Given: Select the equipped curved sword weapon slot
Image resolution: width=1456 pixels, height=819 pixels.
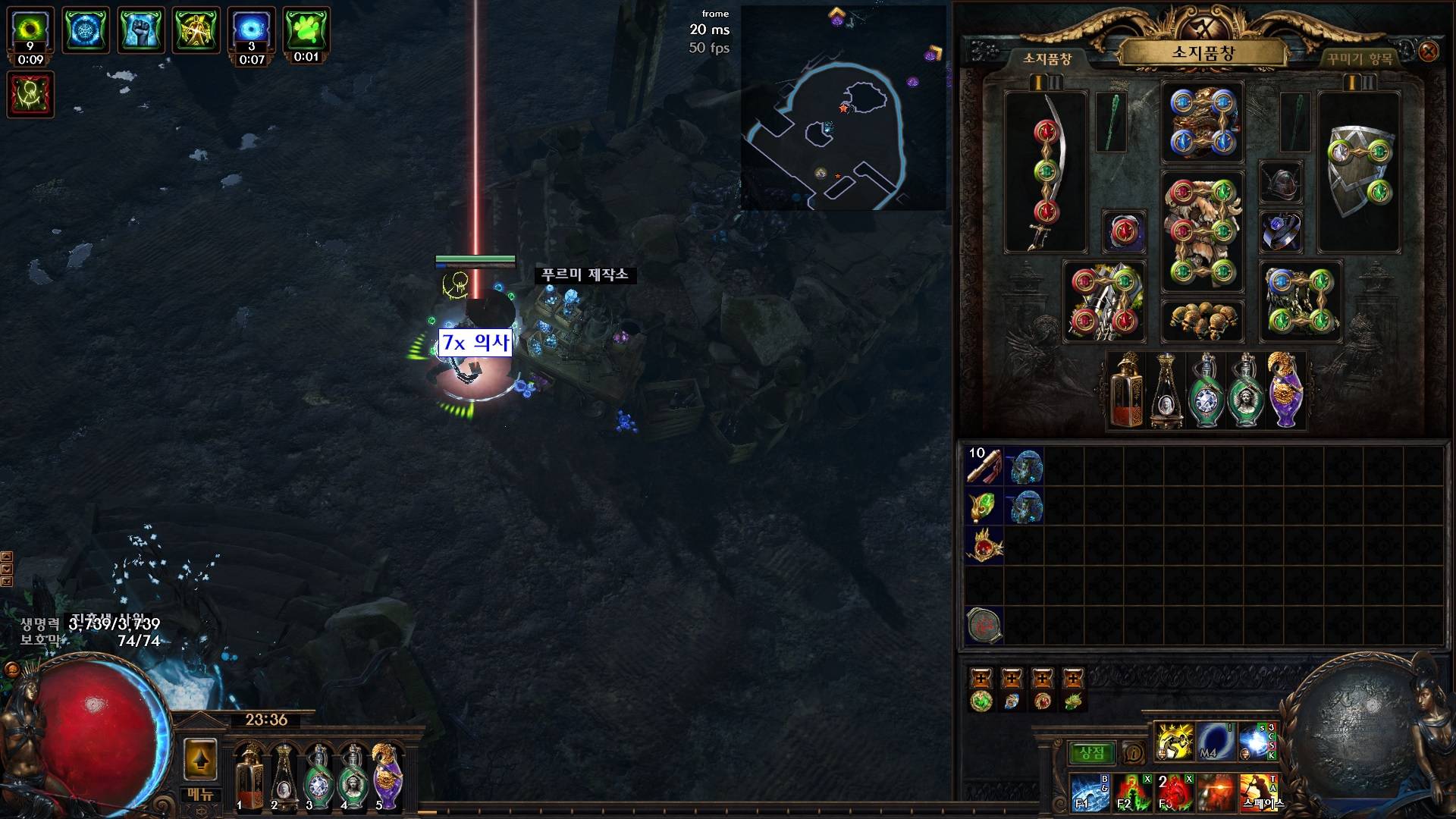Looking at the screenshot, I should 1046,172.
